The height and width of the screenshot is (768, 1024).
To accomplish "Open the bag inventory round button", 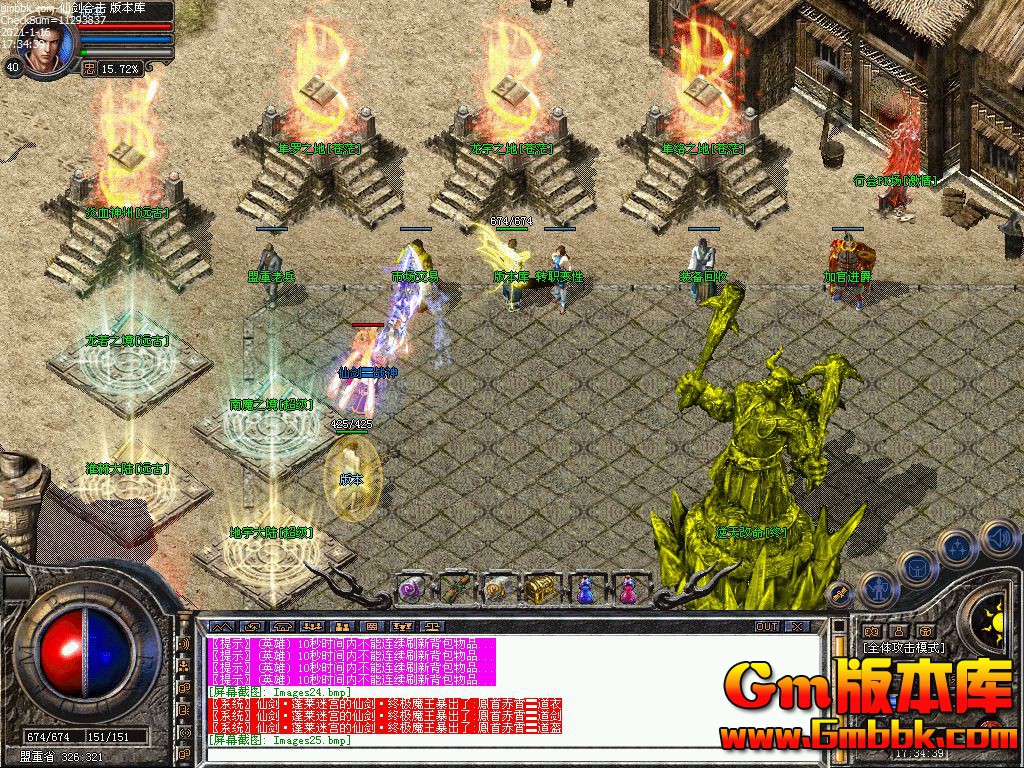I will click(917, 567).
